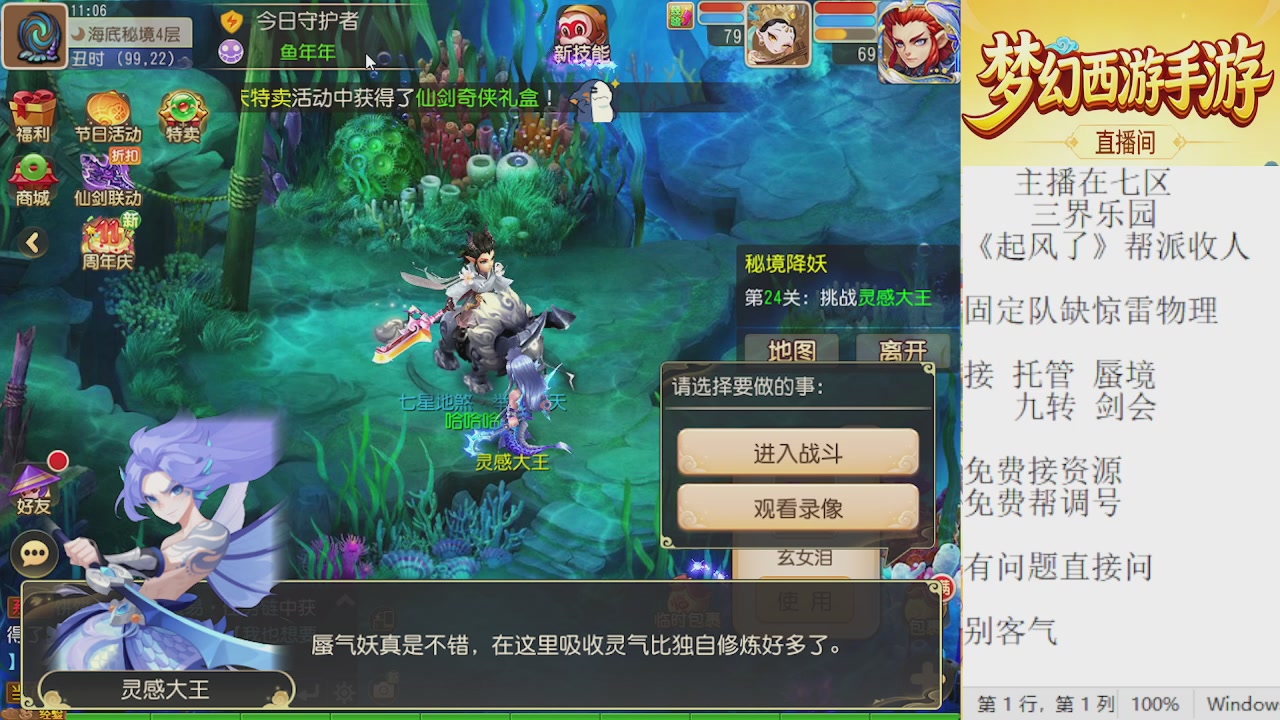Open the 特卖 special sale shop icon

pyautogui.click(x=180, y=108)
